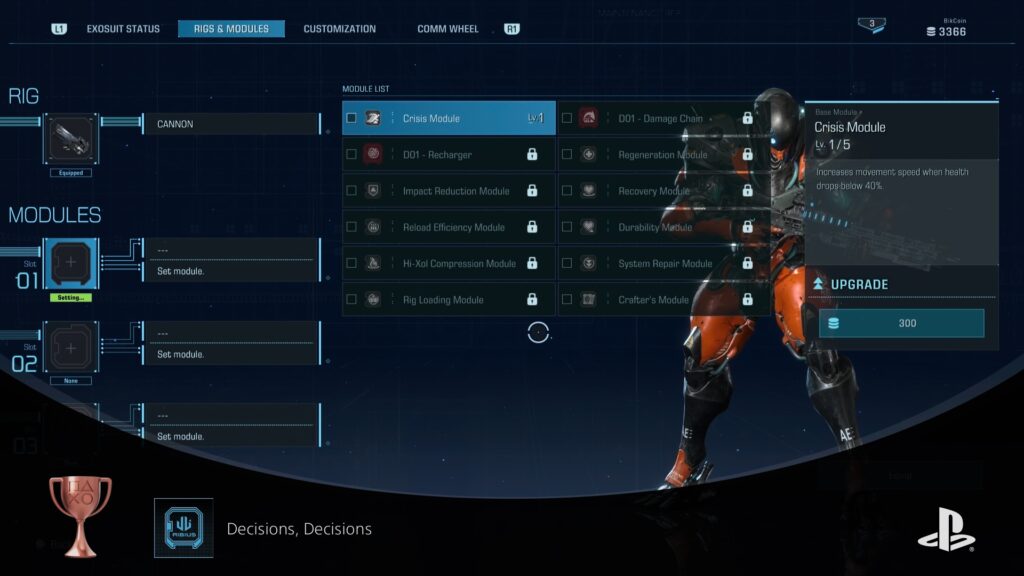Select the Hi-Xol Compression Module
The height and width of the screenshot is (576, 1024).
coord(448,264)
